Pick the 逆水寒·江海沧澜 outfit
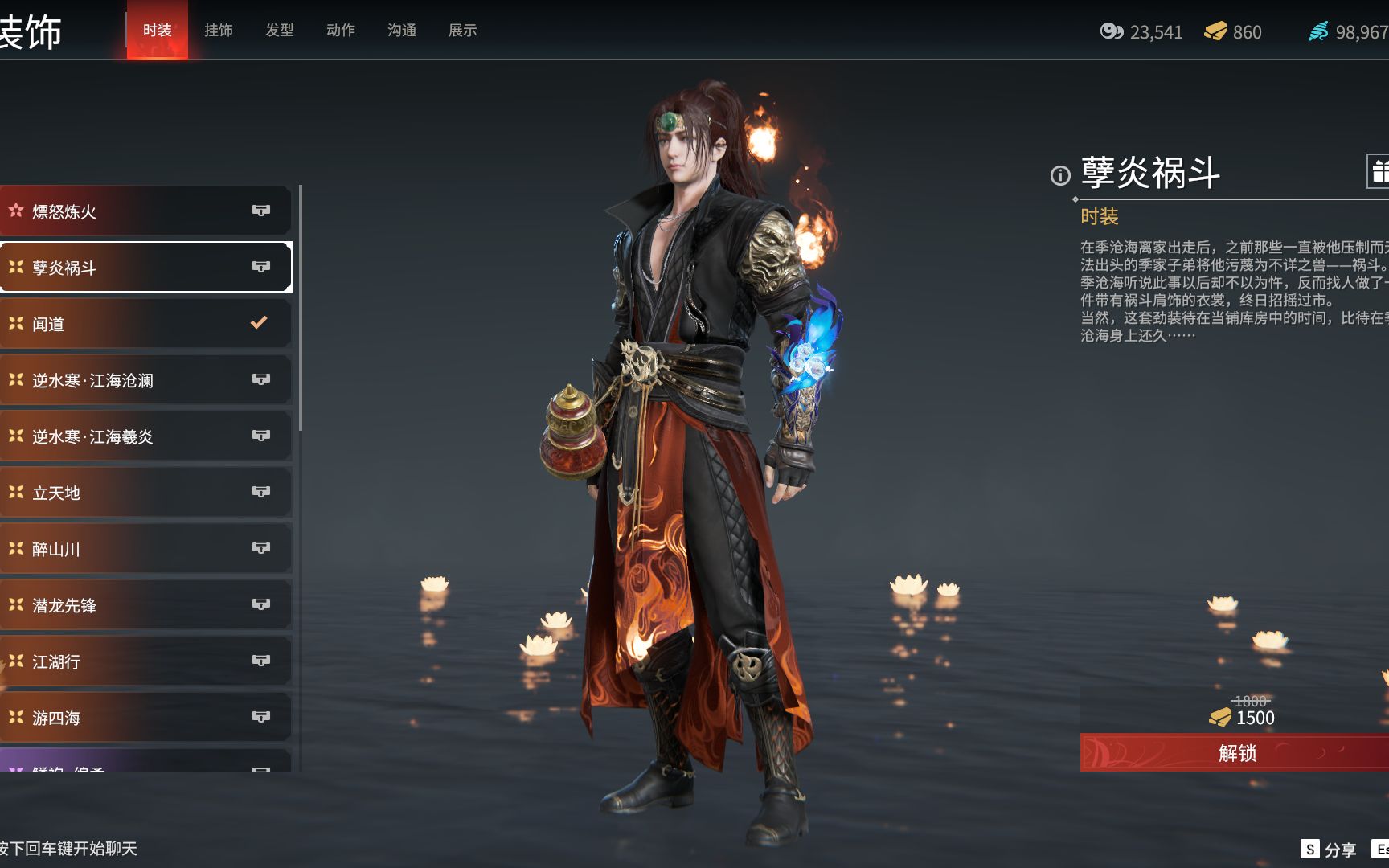This screenshot has width=1389, height=868. click(x=145, y=380)
